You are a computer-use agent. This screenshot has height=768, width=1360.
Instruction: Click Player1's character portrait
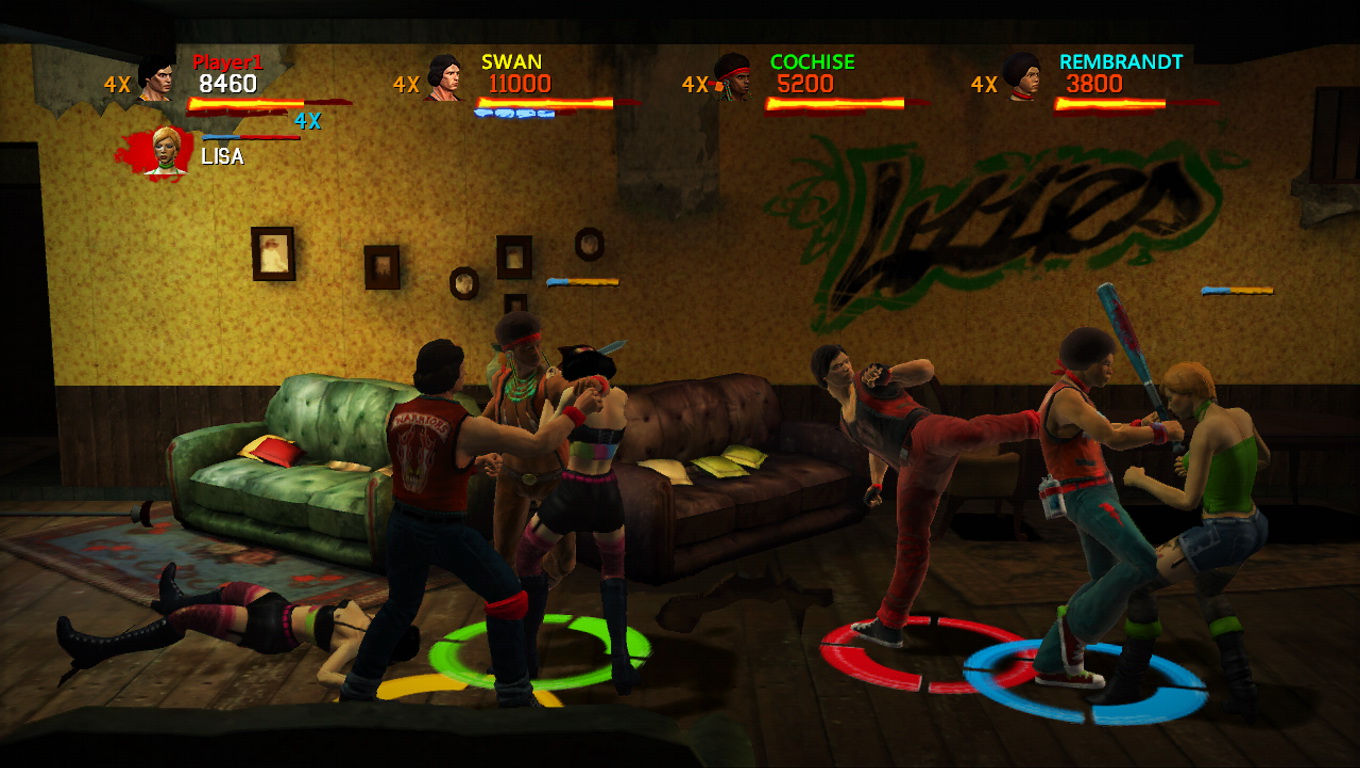point(156,79)
